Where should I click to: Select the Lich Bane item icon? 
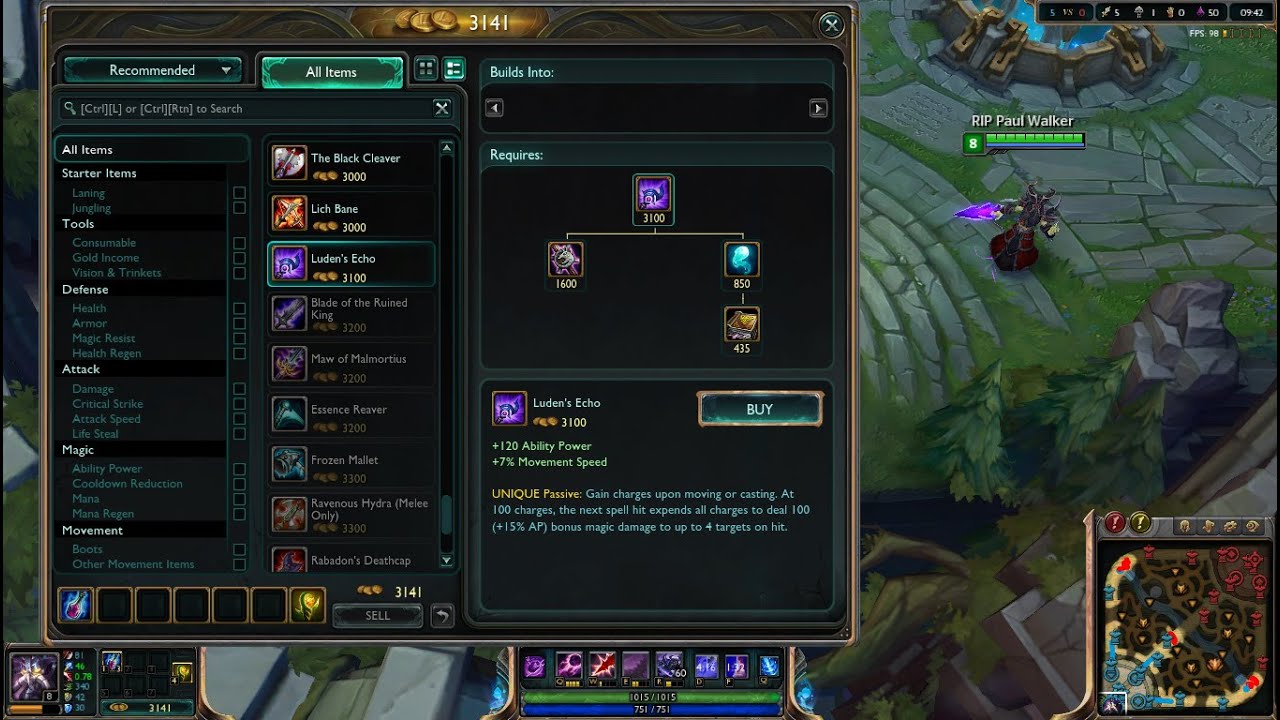click(x=289, y=213)
